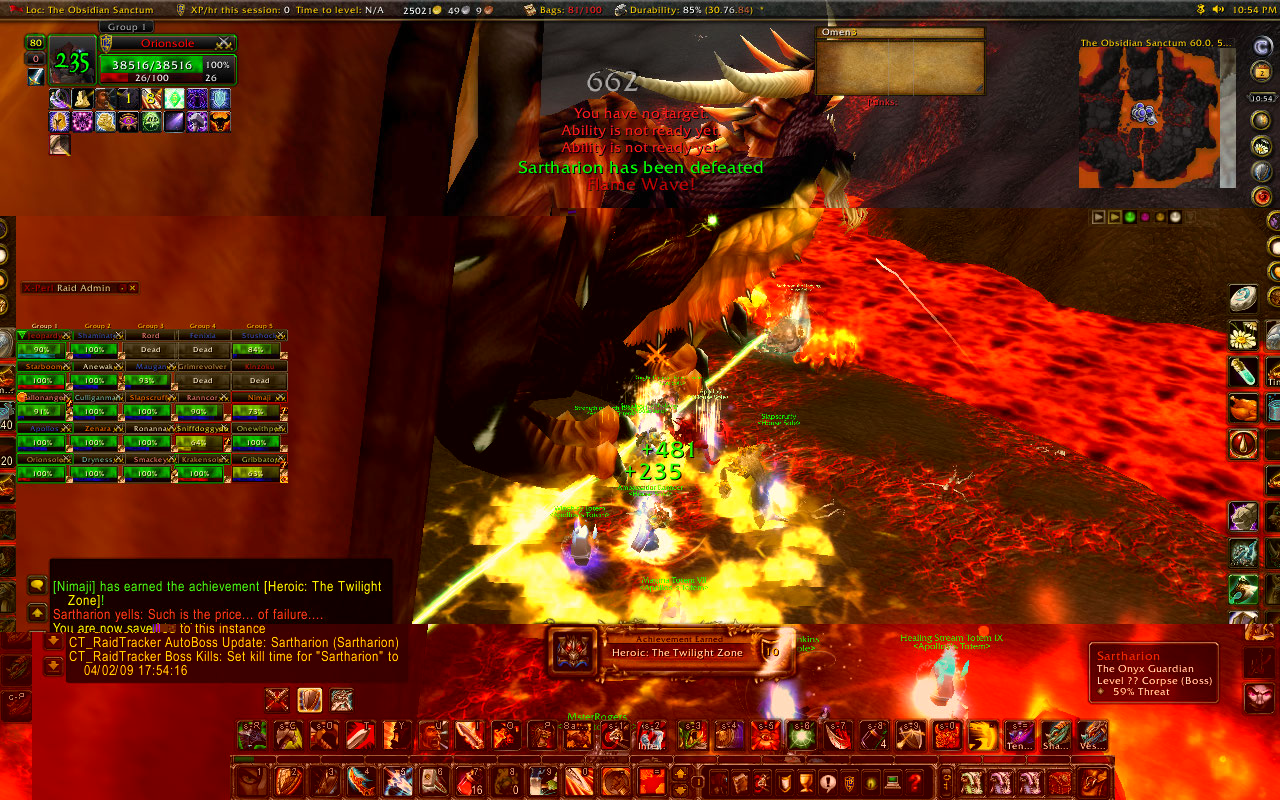Image resolution: width=1280 pixels, height=800 pixels.
Task: Click Nimaji's name in the chat achievement message
Action: pos(75,587)
